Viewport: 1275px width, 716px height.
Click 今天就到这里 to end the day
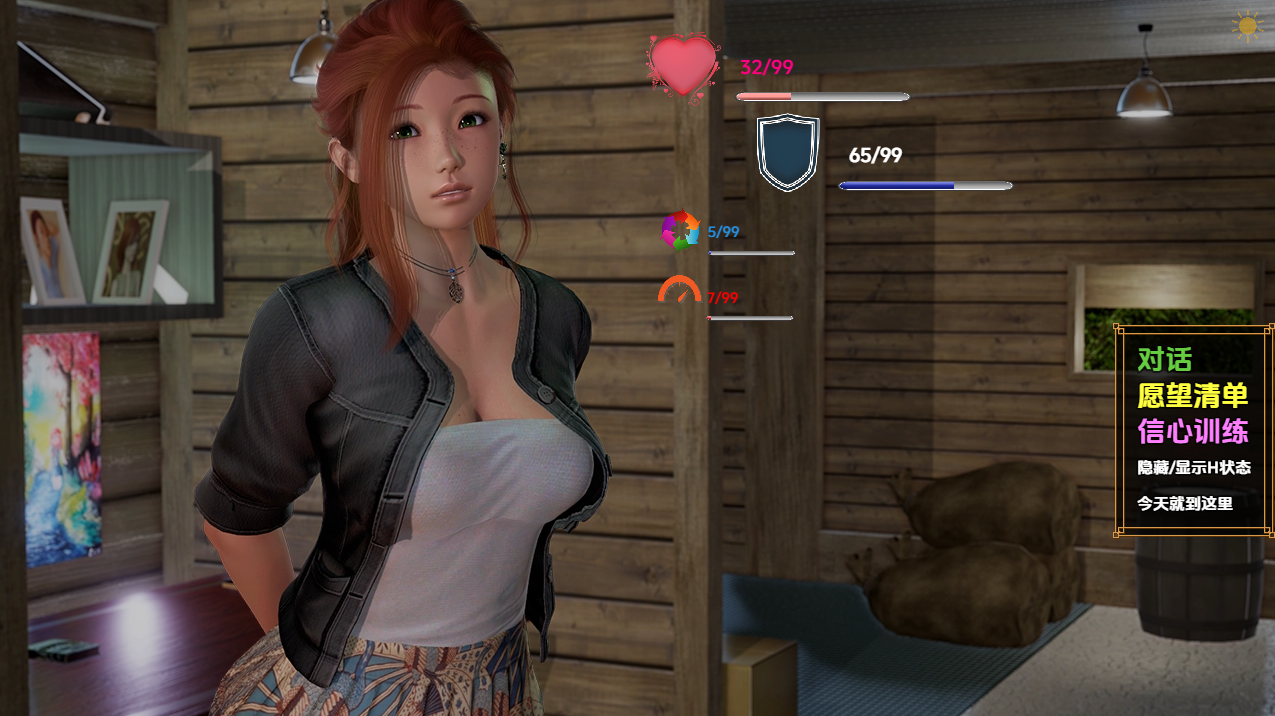tap(1184, 503)
